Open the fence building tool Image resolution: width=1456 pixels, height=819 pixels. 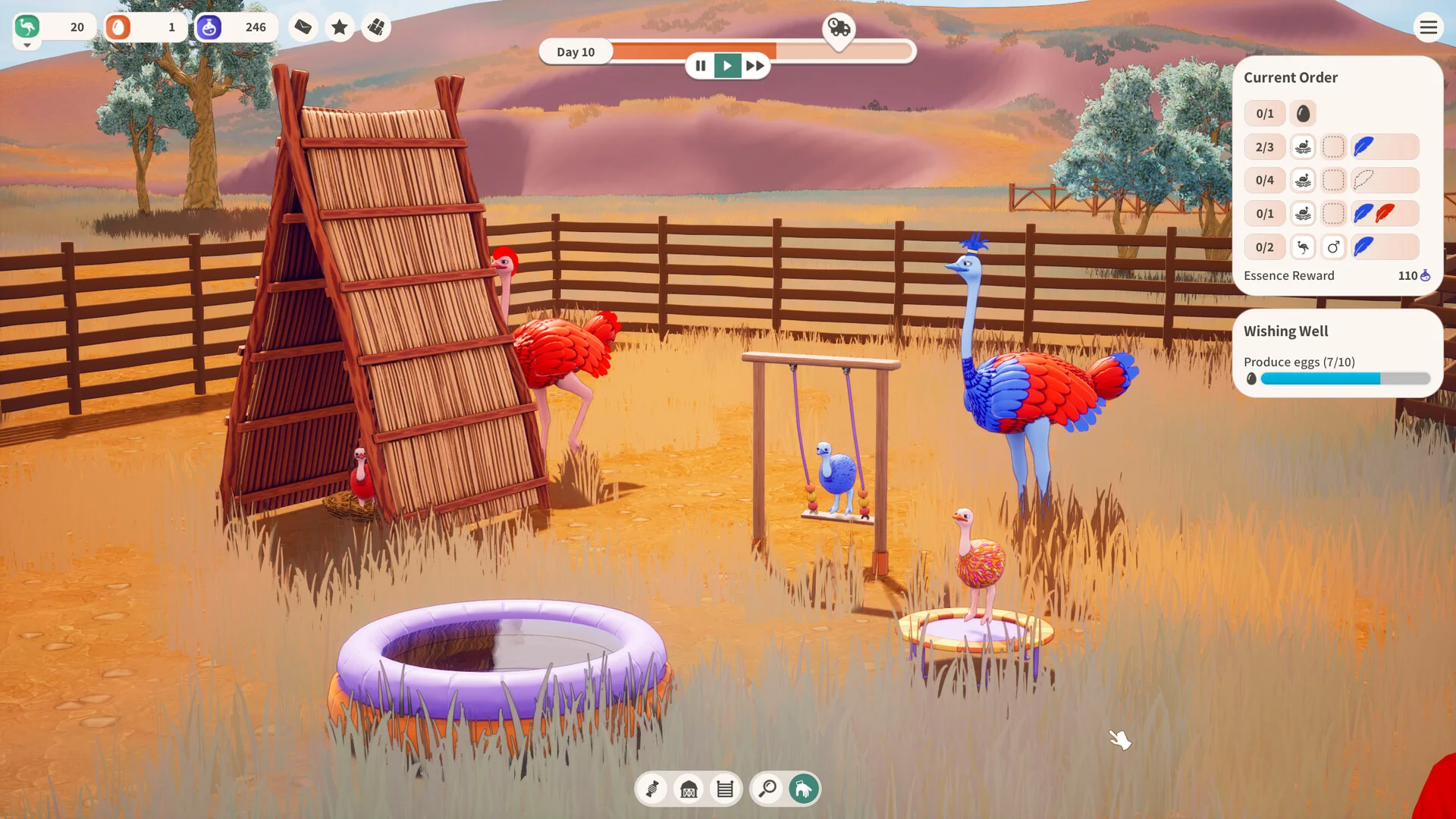click(725, 789)
